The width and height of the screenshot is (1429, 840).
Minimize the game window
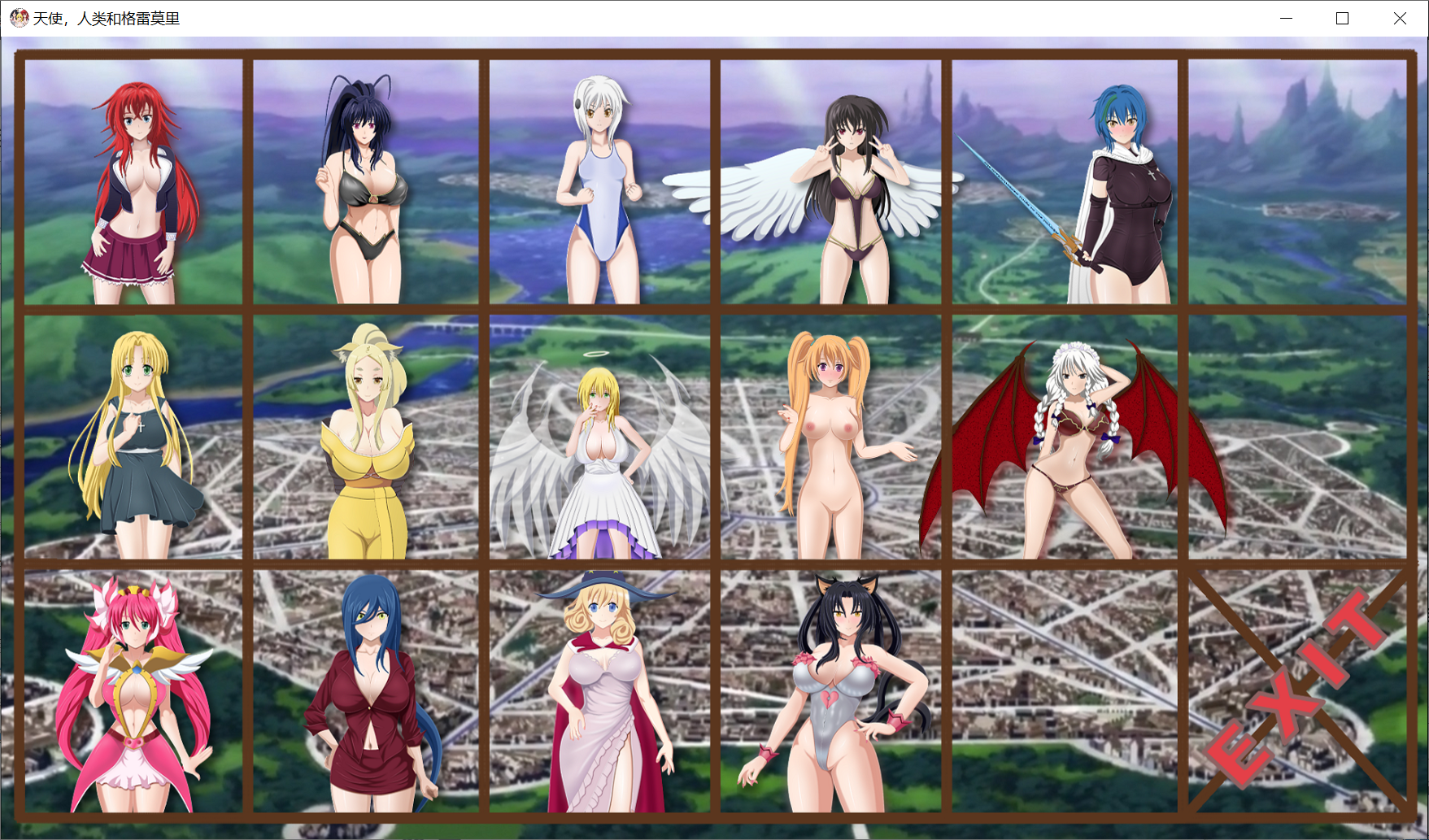click(1286, 19)
